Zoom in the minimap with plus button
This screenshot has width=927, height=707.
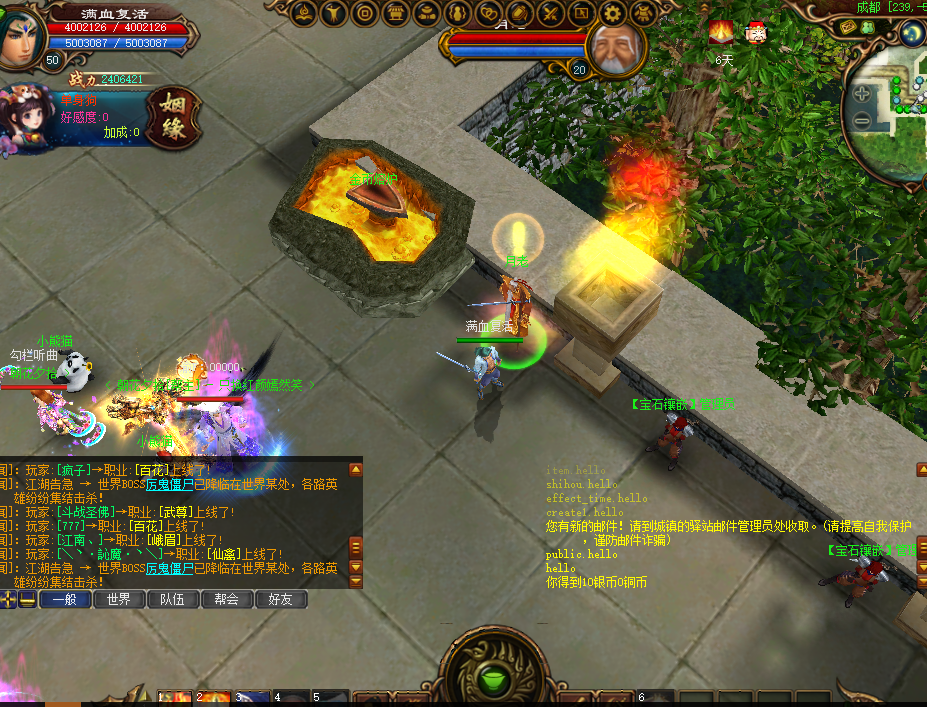tap(862, 95)
